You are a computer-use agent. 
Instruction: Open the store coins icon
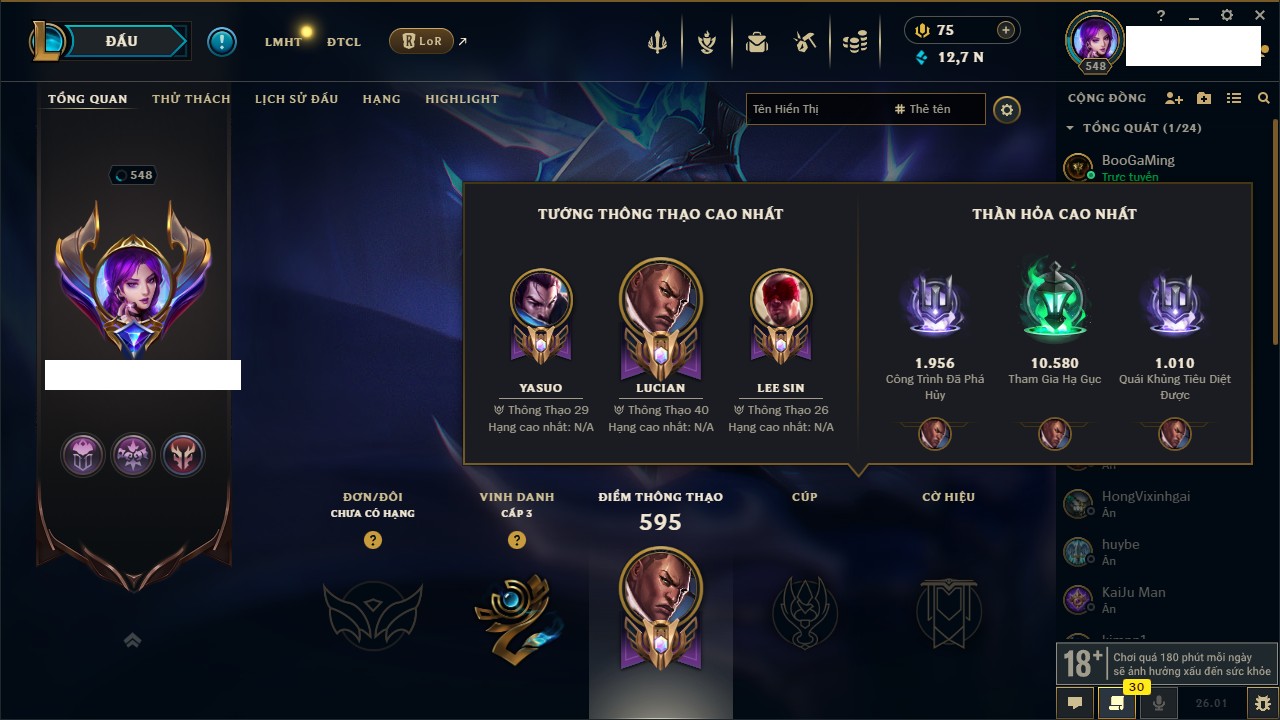(854, 42)
